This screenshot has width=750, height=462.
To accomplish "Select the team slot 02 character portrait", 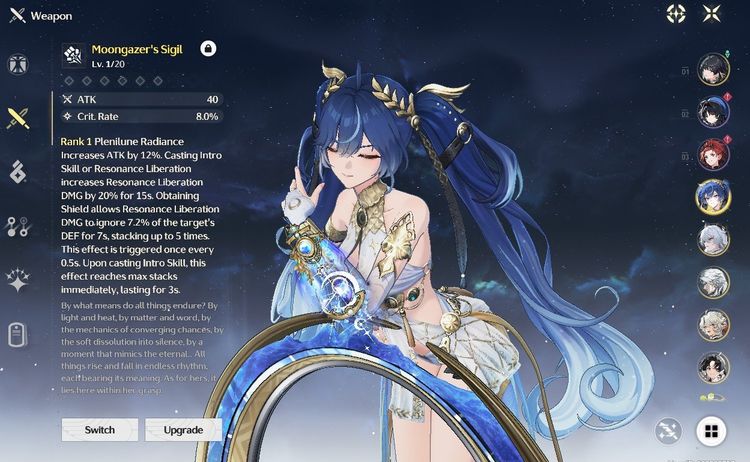I will (713, 113).
